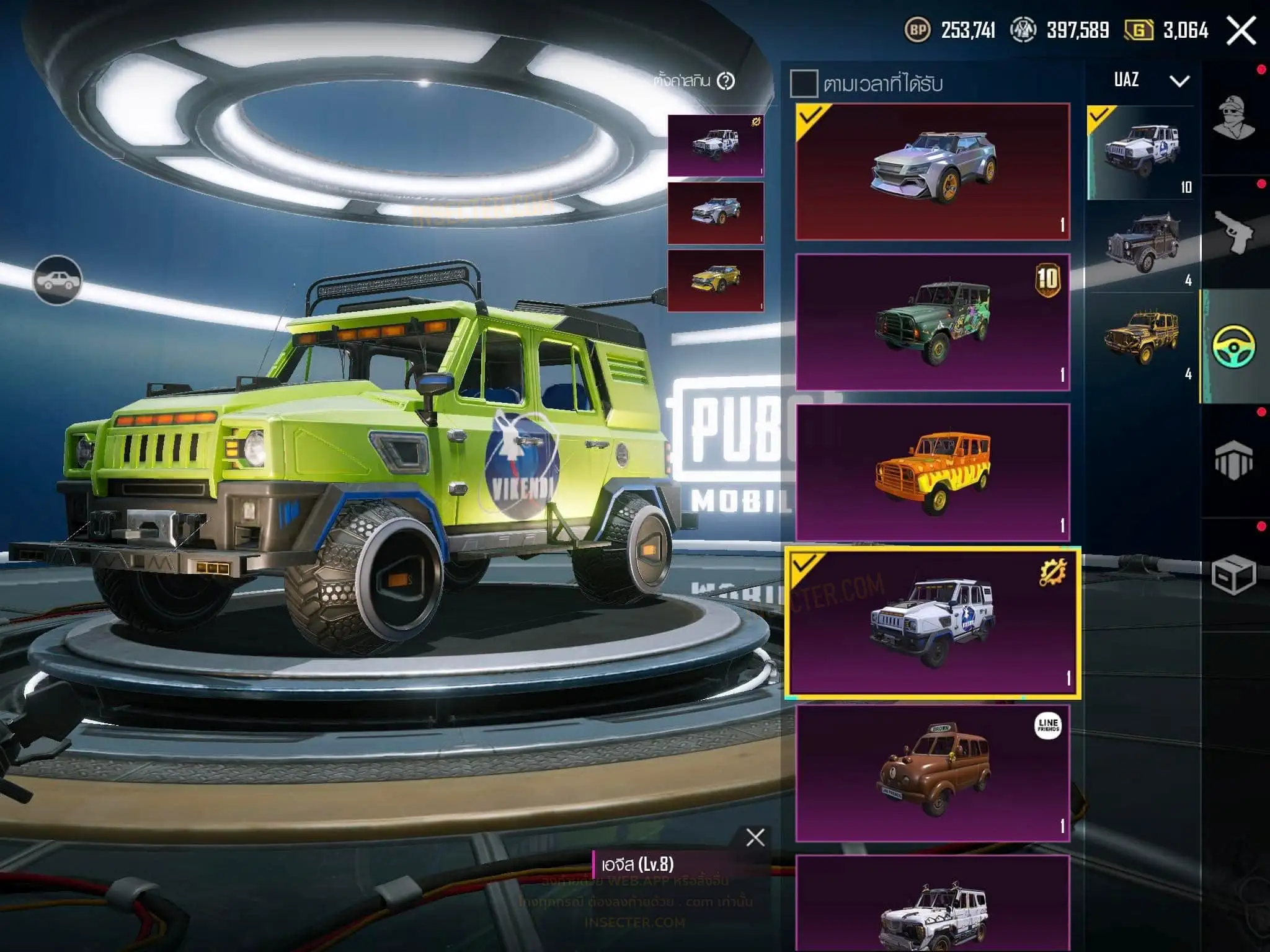
Task: Open the skin settings help icon
Action: tap(726, 81)
